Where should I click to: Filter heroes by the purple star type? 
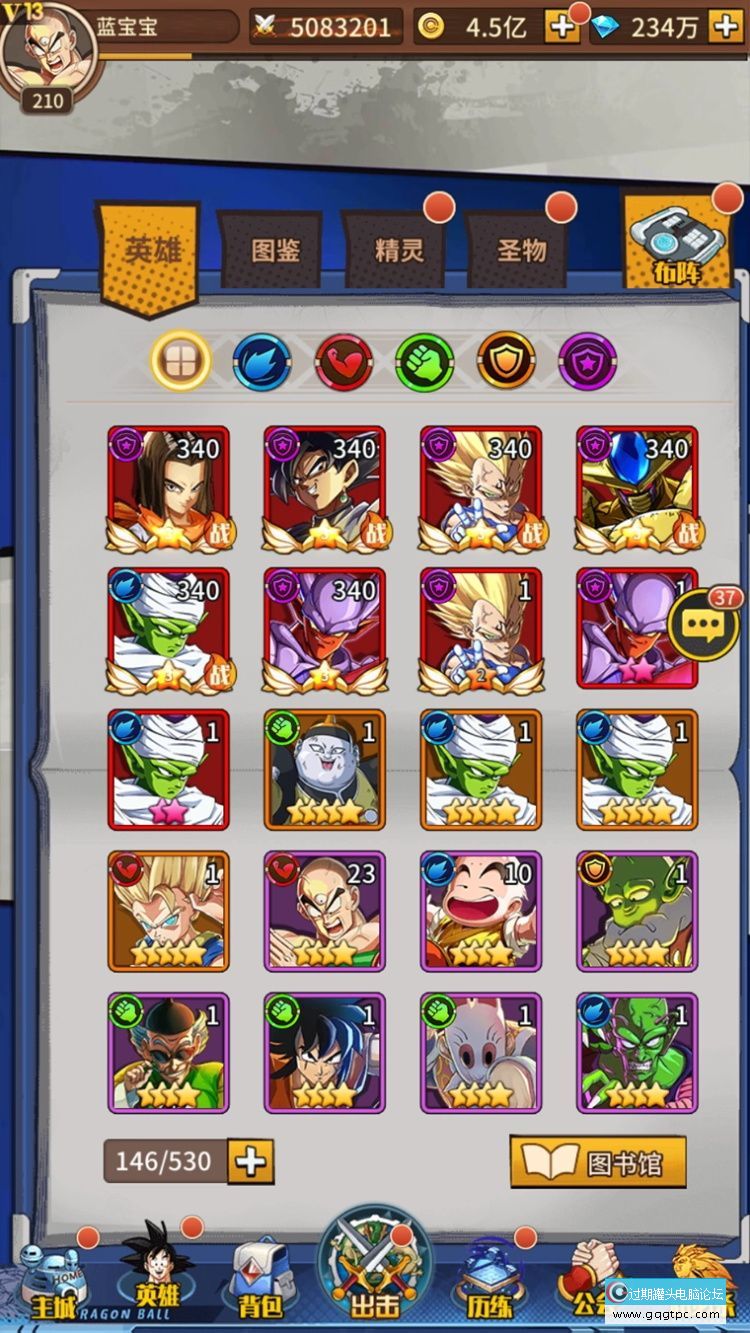click(x=587, y=361)
